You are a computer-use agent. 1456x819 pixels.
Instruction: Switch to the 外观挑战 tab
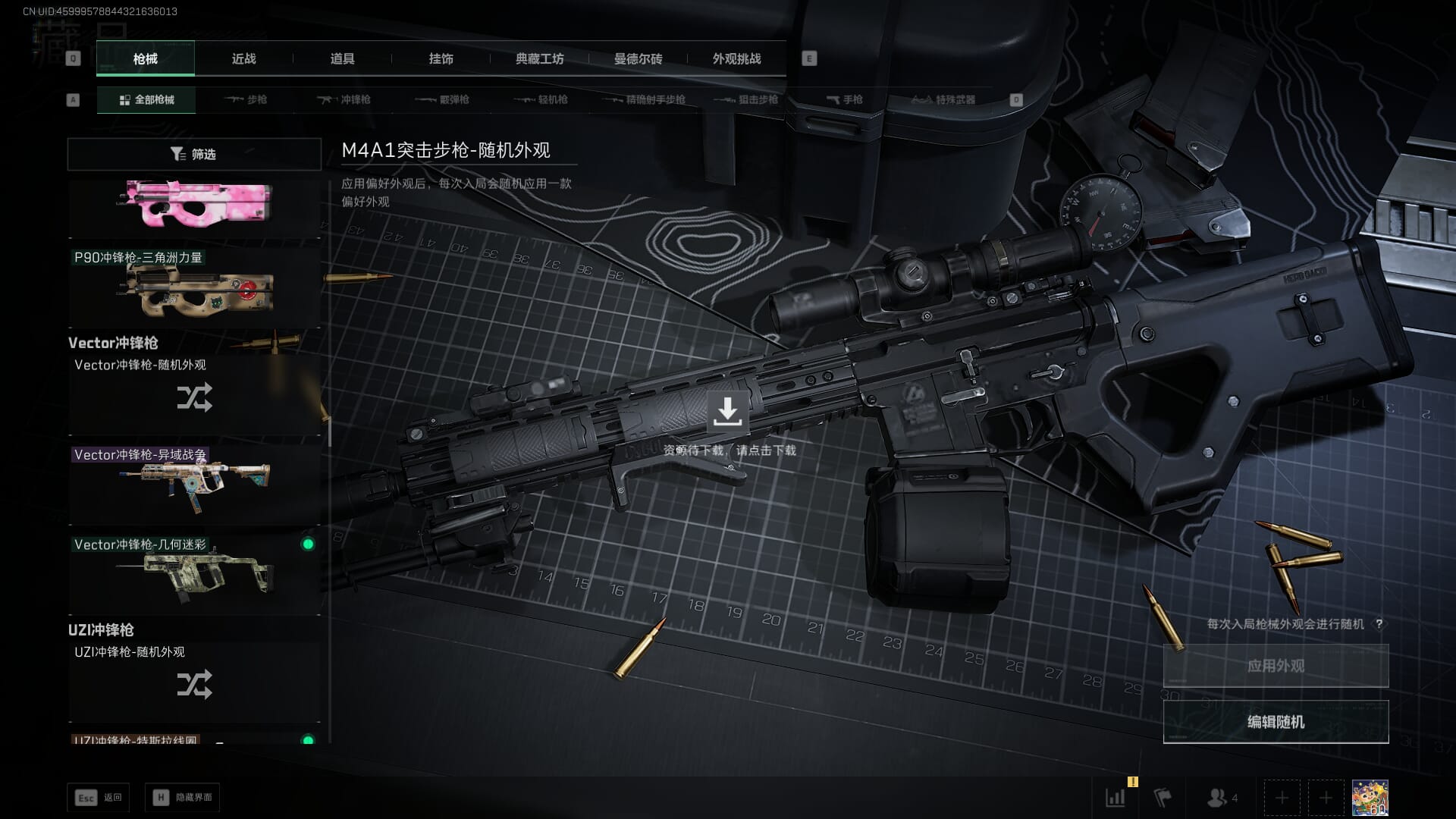pos(736,59)
